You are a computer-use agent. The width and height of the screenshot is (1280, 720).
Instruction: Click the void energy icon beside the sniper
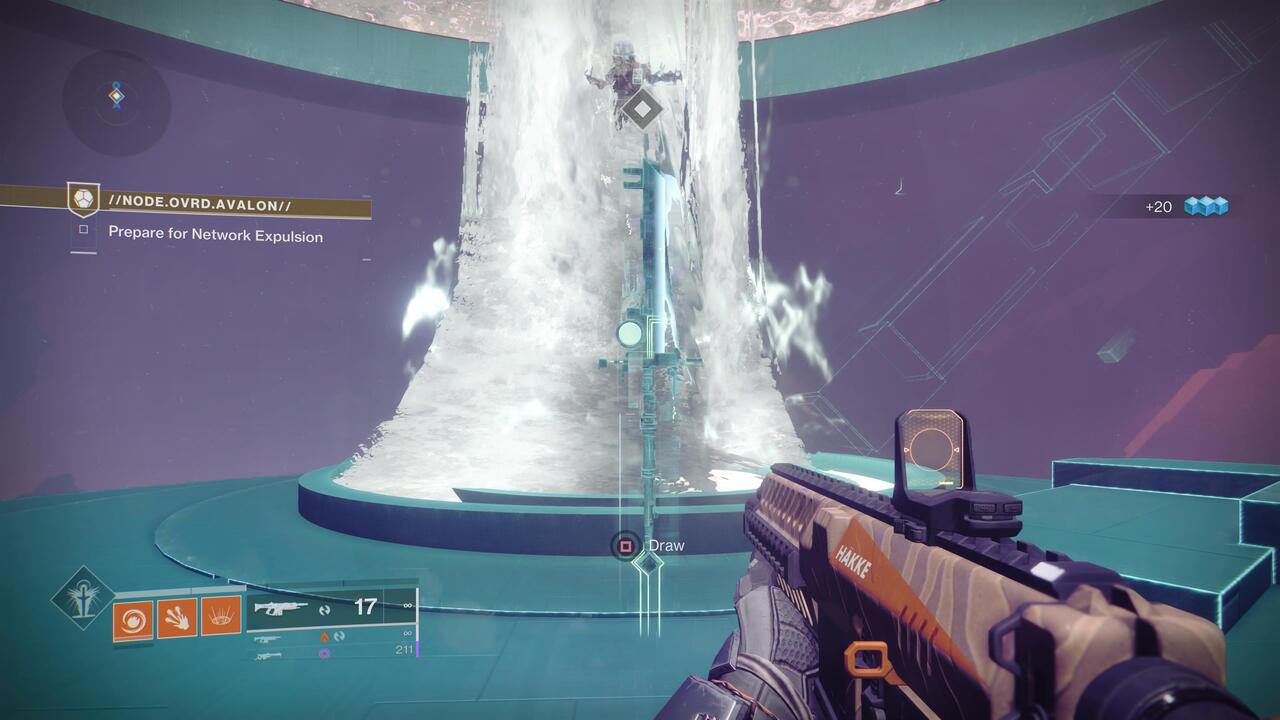(x=324, y=652)
